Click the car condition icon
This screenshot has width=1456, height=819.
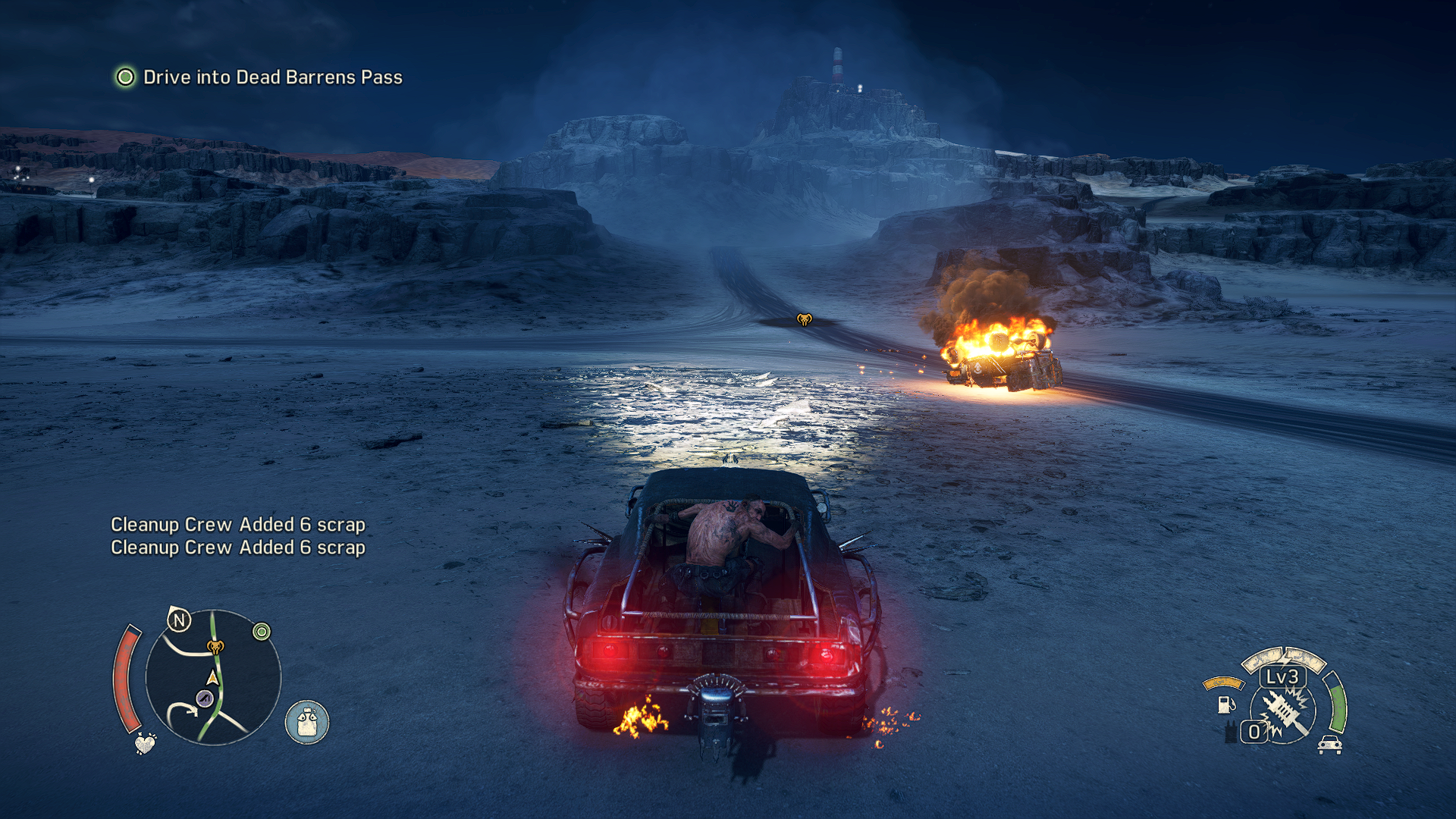(x=1329, y=745)
